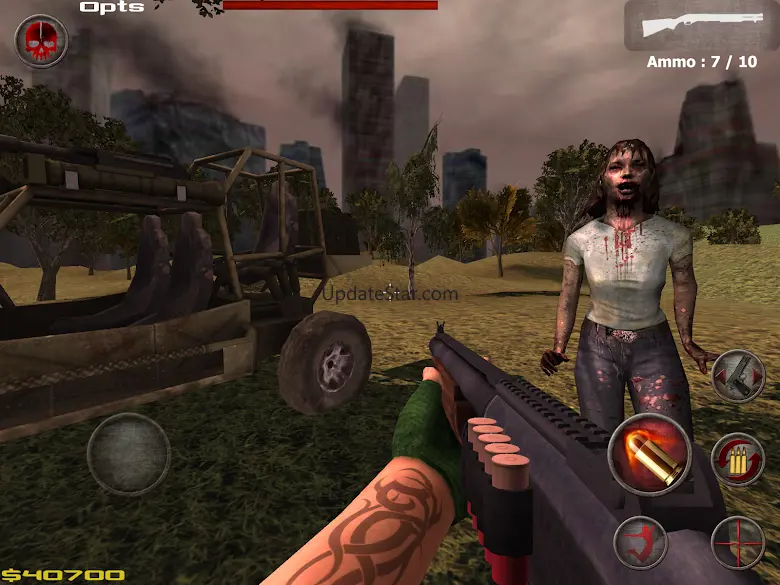Viewport: 780px width, 585px height.
Task: Reload using the three-bullets button
Action: coord(737,459)
